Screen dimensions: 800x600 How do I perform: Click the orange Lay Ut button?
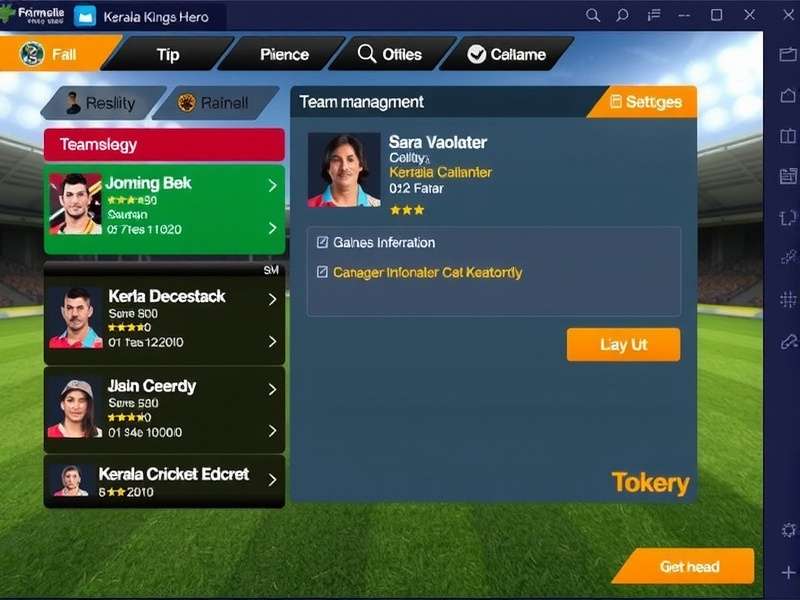(x=623, y=344)
